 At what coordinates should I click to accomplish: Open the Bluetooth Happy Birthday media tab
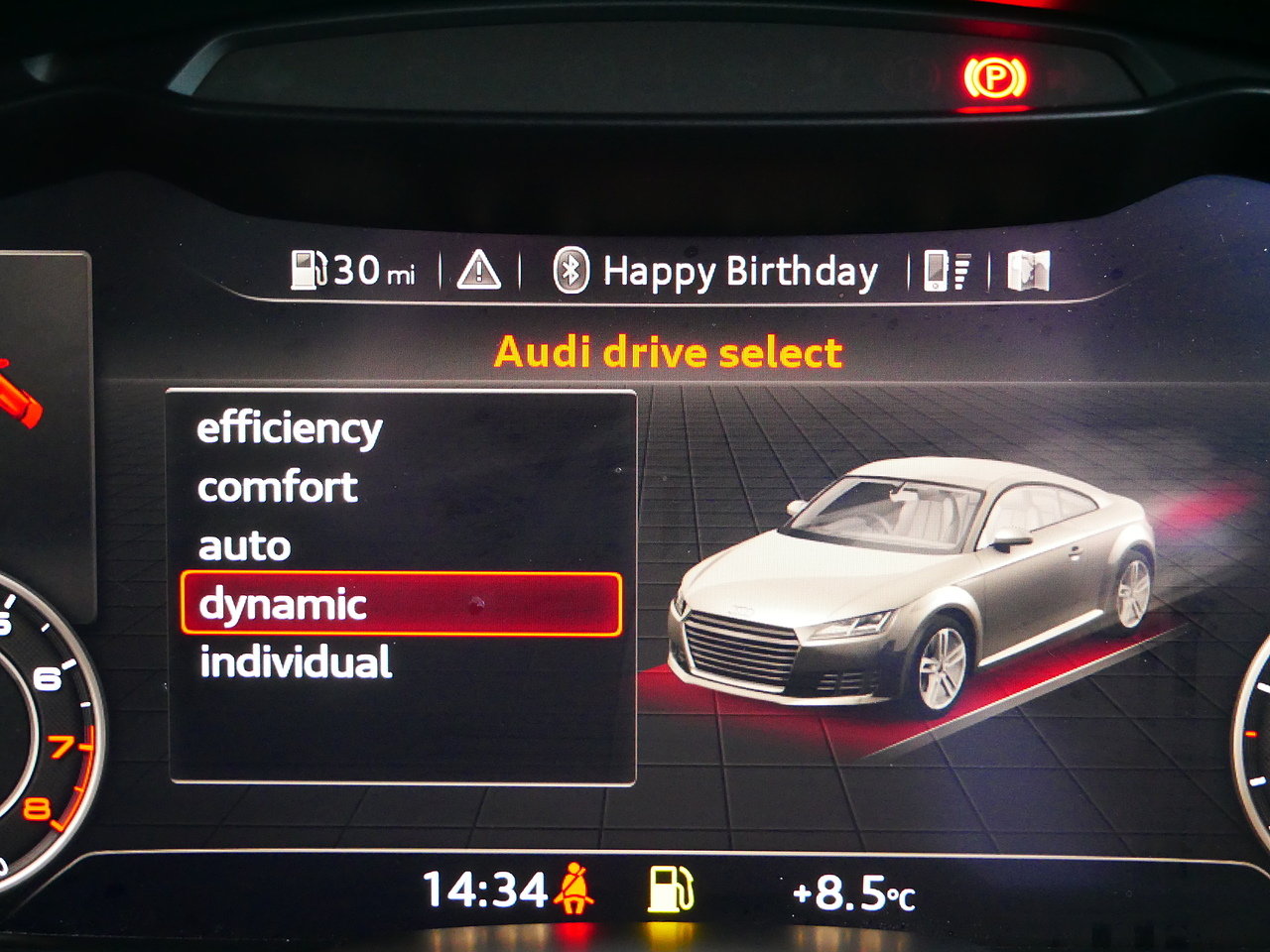coord(715,271)
